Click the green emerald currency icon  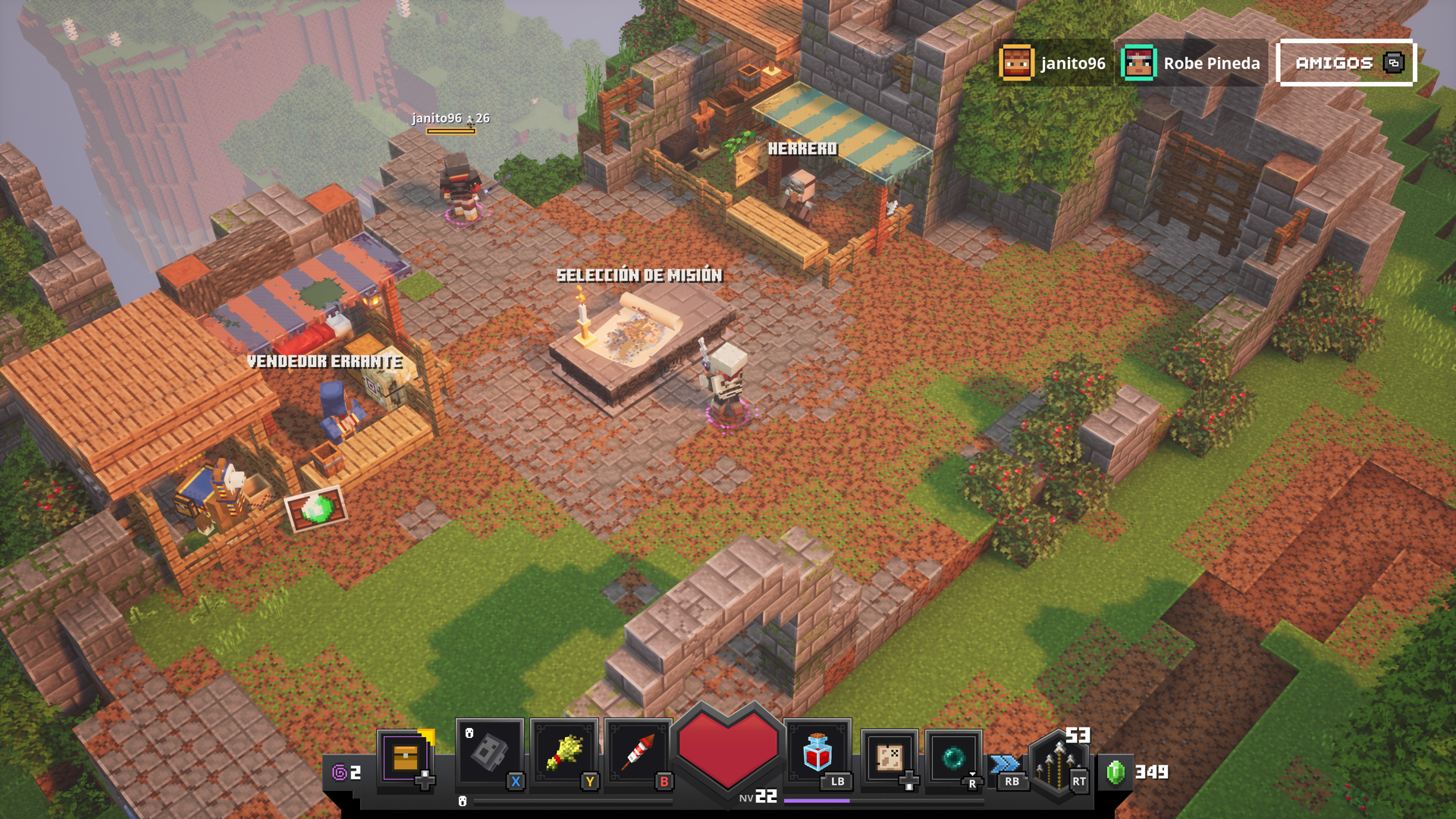click(1116, 773)
